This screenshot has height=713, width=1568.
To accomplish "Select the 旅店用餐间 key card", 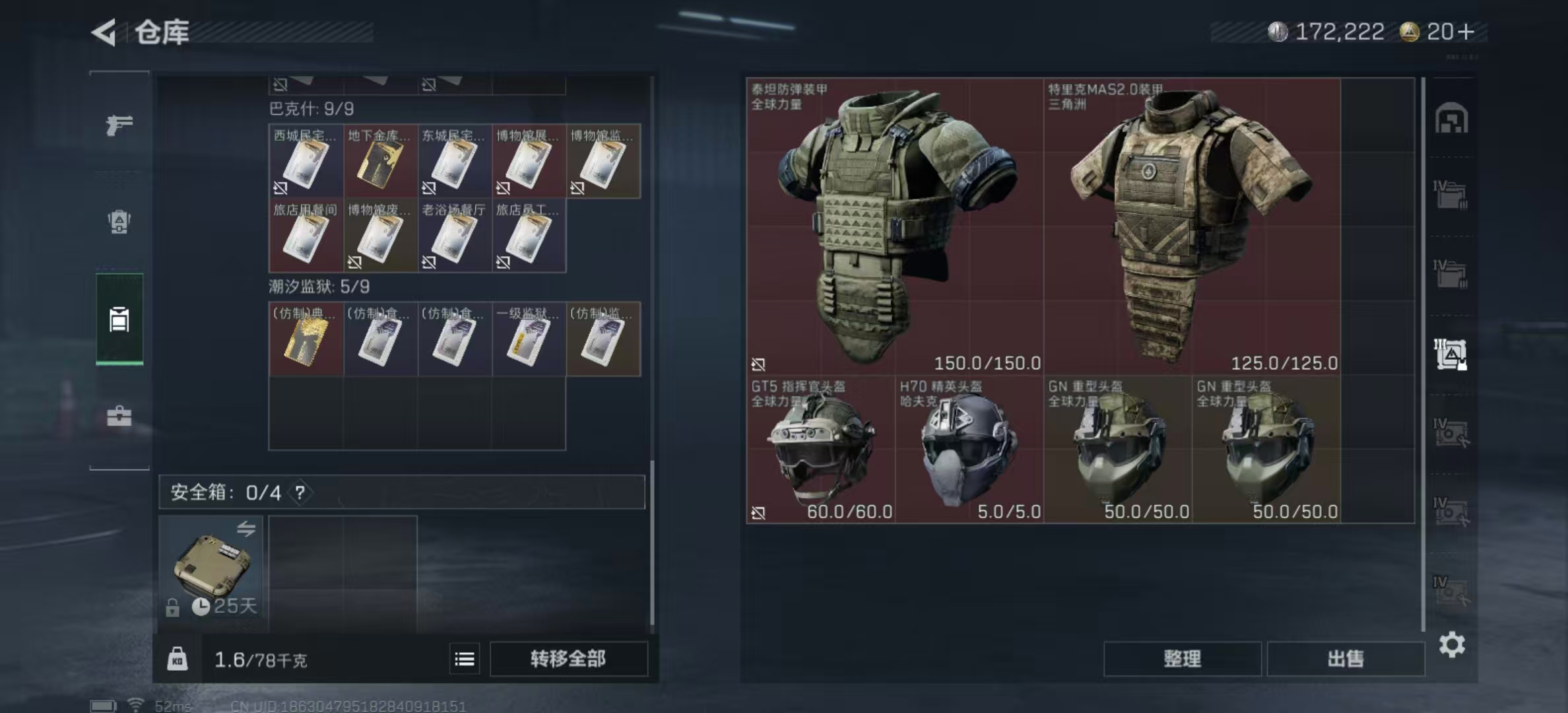I will (x=306, y=236).
